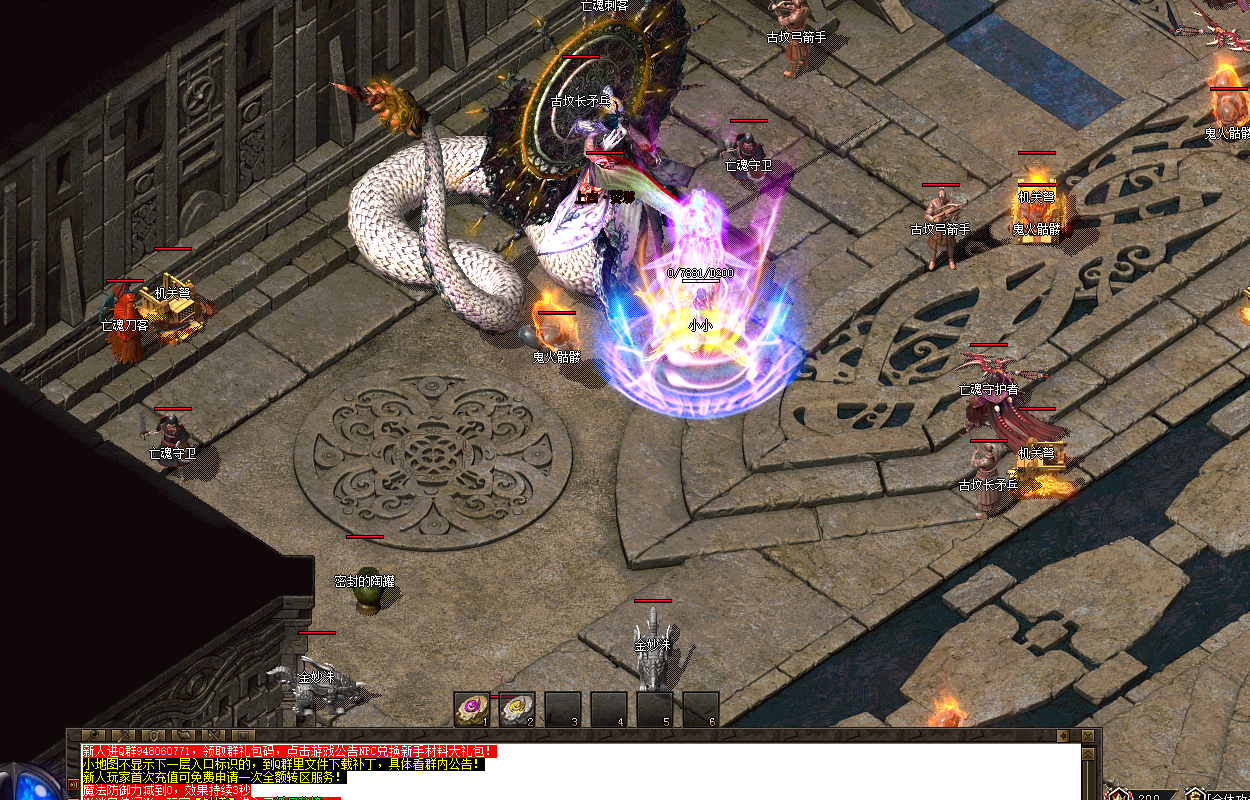Click the magnifier button above the chat

(93, 735)
